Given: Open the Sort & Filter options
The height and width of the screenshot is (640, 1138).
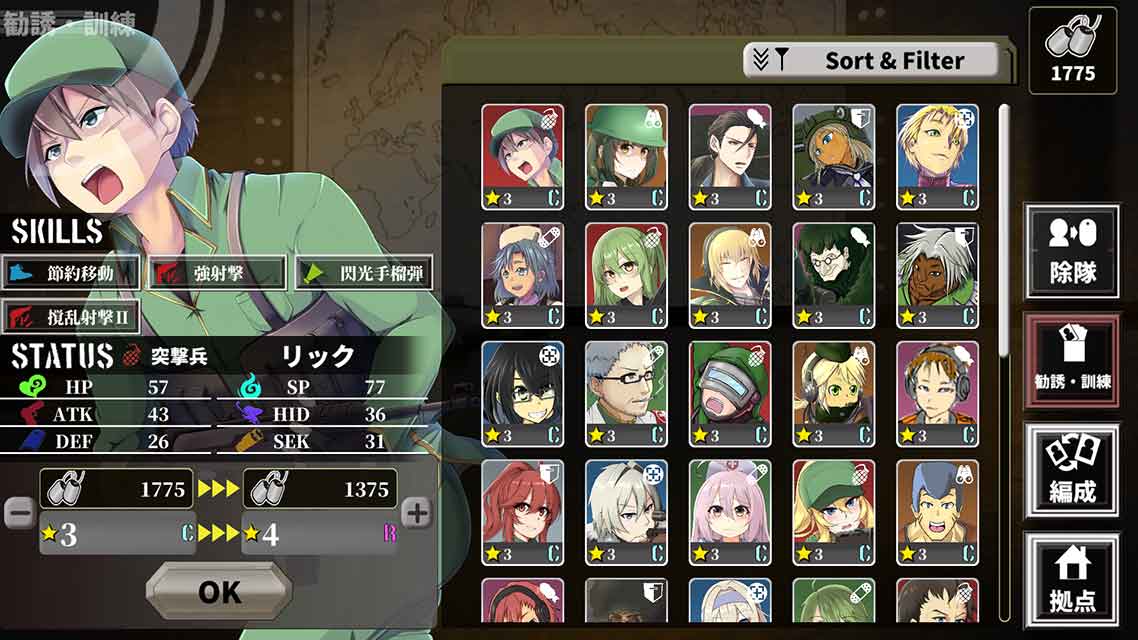Looking at the screenshot, I should (872, 60).
